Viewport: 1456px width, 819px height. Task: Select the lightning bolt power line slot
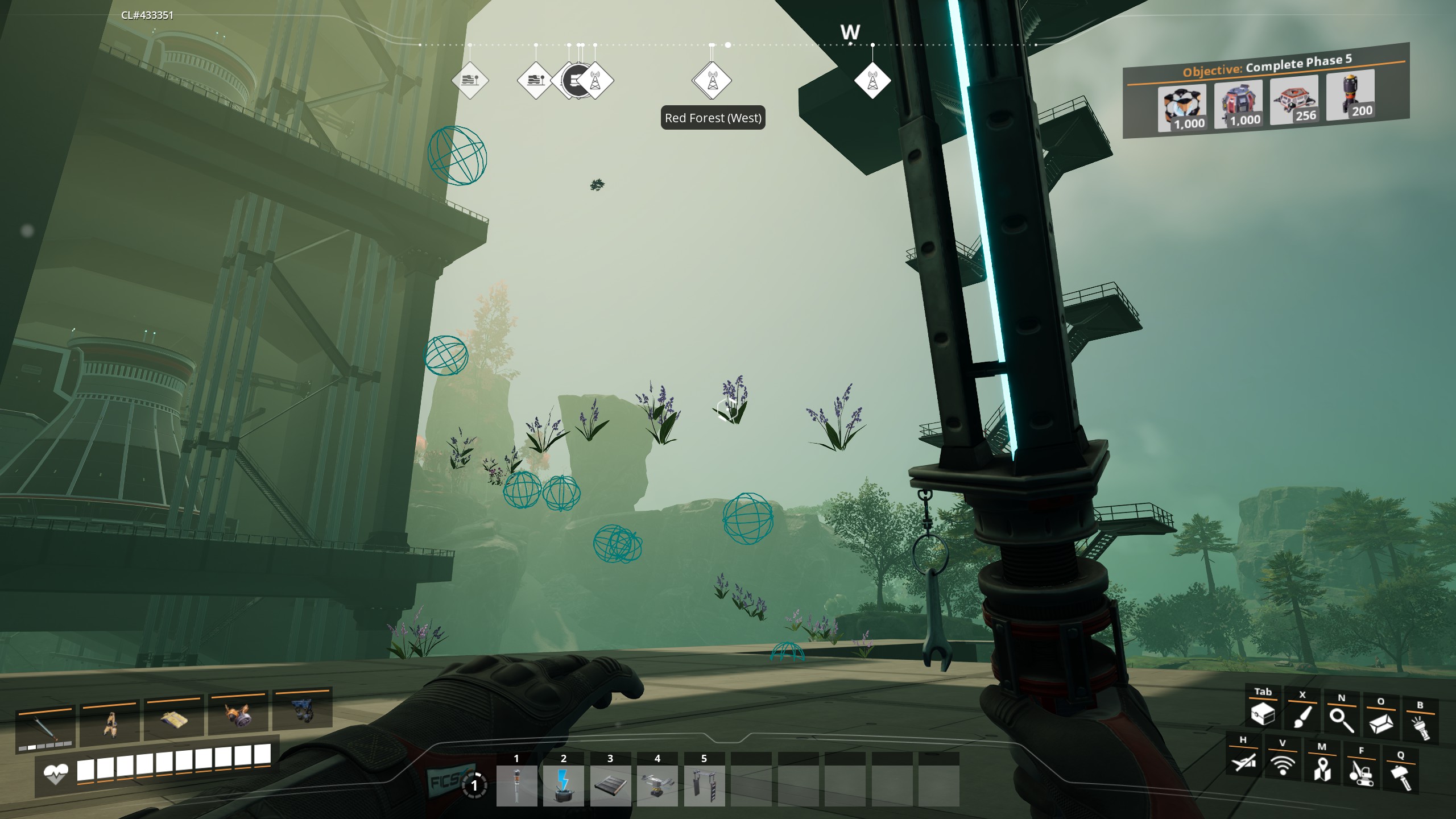tap(563, 785)
